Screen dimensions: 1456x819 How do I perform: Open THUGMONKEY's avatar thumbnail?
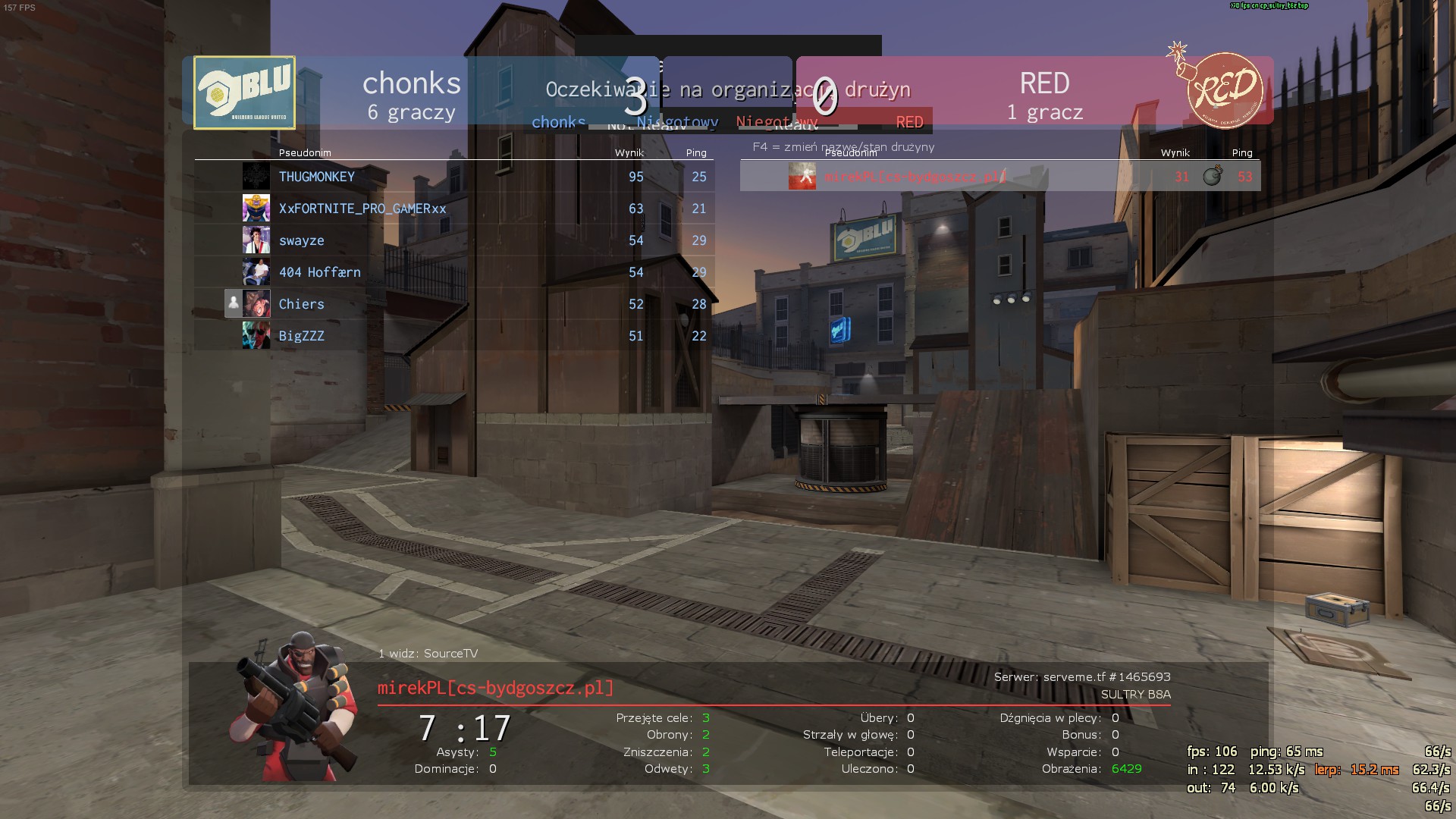[x=256, y=177]
